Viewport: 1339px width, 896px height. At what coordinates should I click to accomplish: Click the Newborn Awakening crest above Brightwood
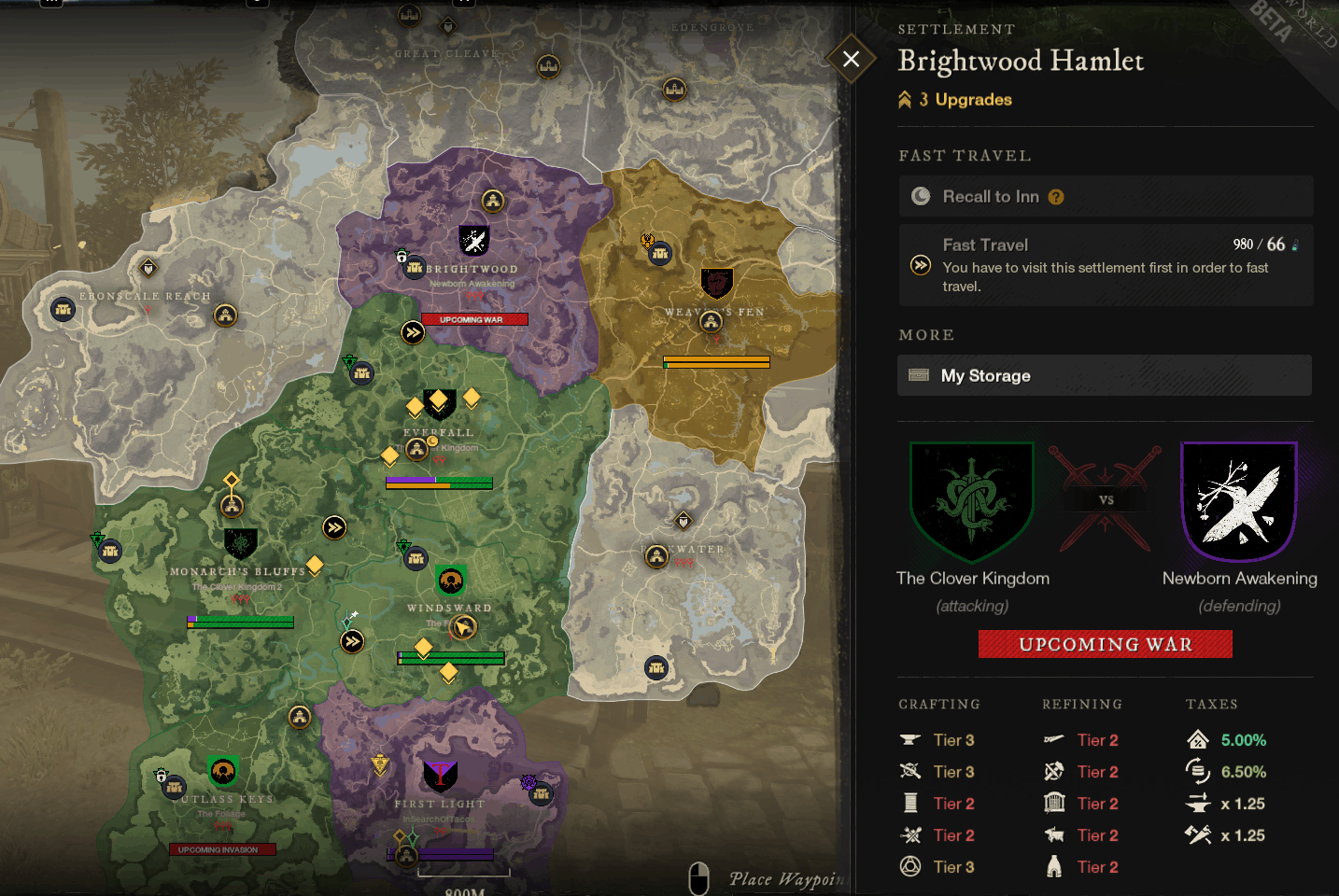tap(472, 240)
